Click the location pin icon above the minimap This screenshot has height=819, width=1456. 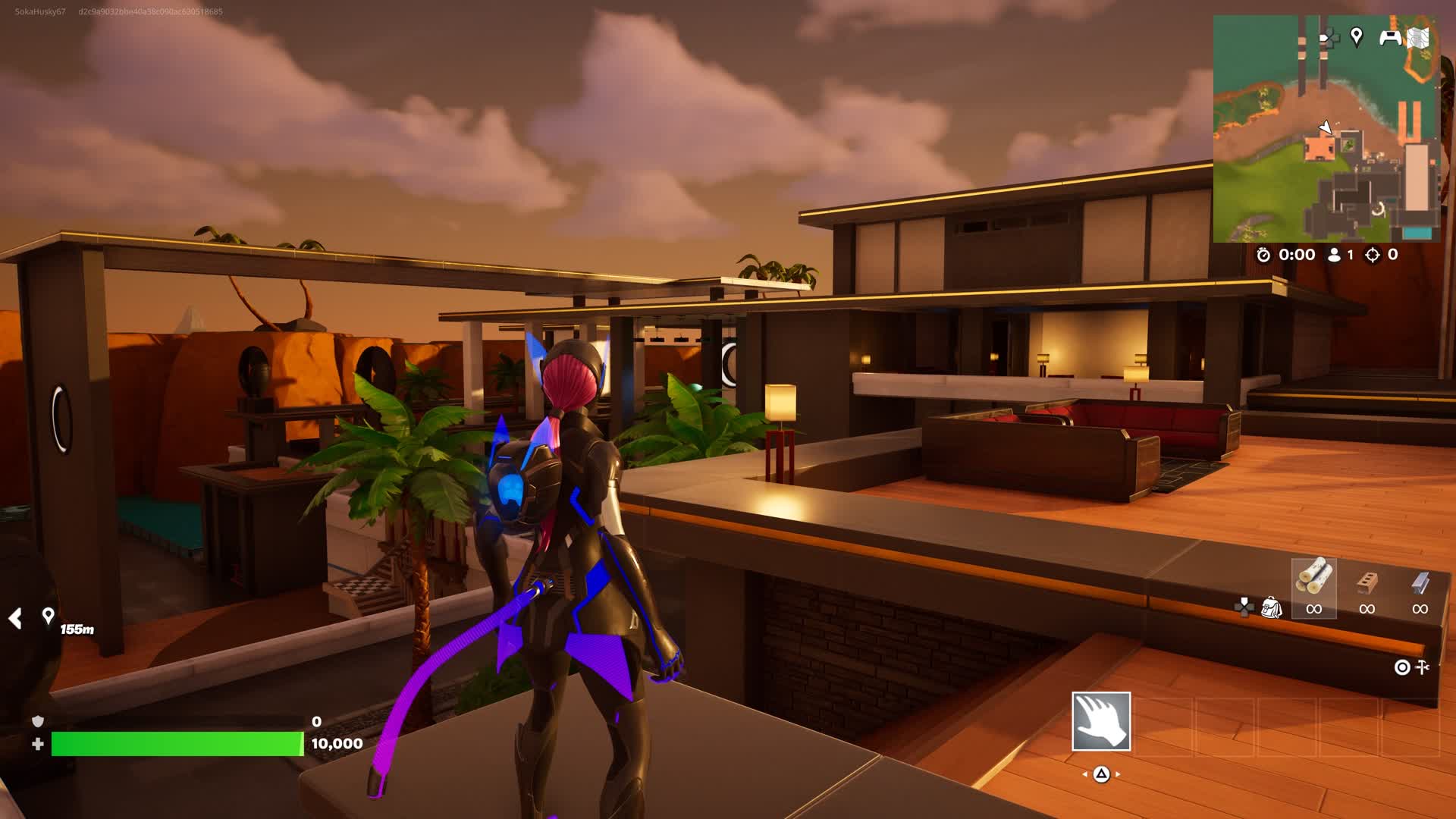[x=1357, y=37]
